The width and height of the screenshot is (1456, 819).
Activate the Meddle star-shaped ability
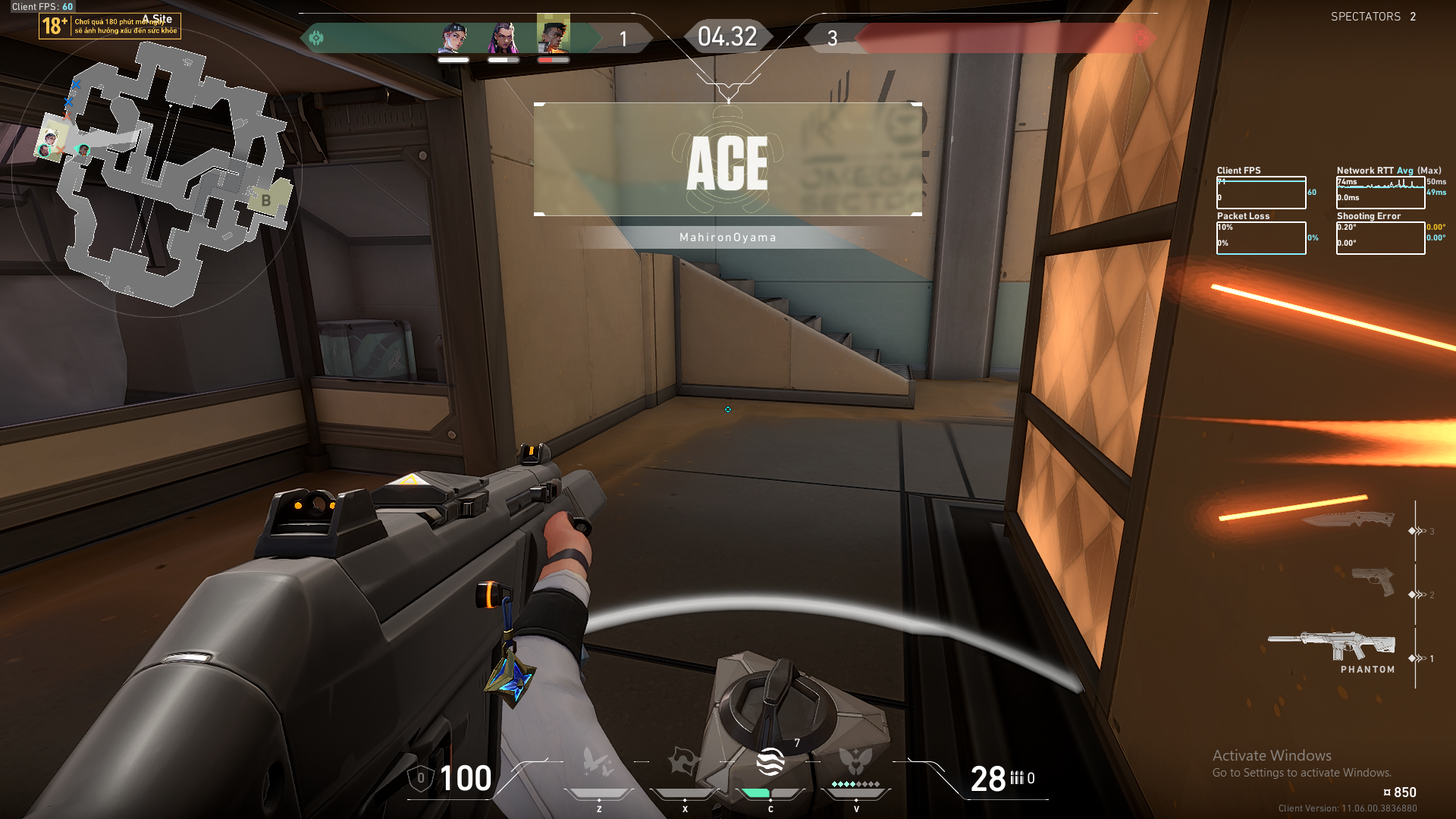click(684, 762)
